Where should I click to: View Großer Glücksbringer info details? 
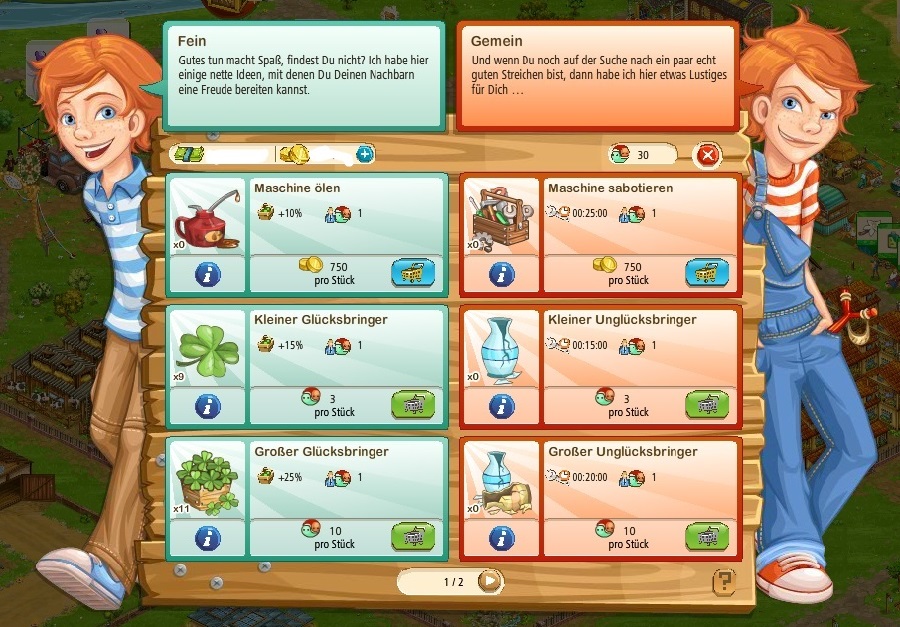[207, 538]
